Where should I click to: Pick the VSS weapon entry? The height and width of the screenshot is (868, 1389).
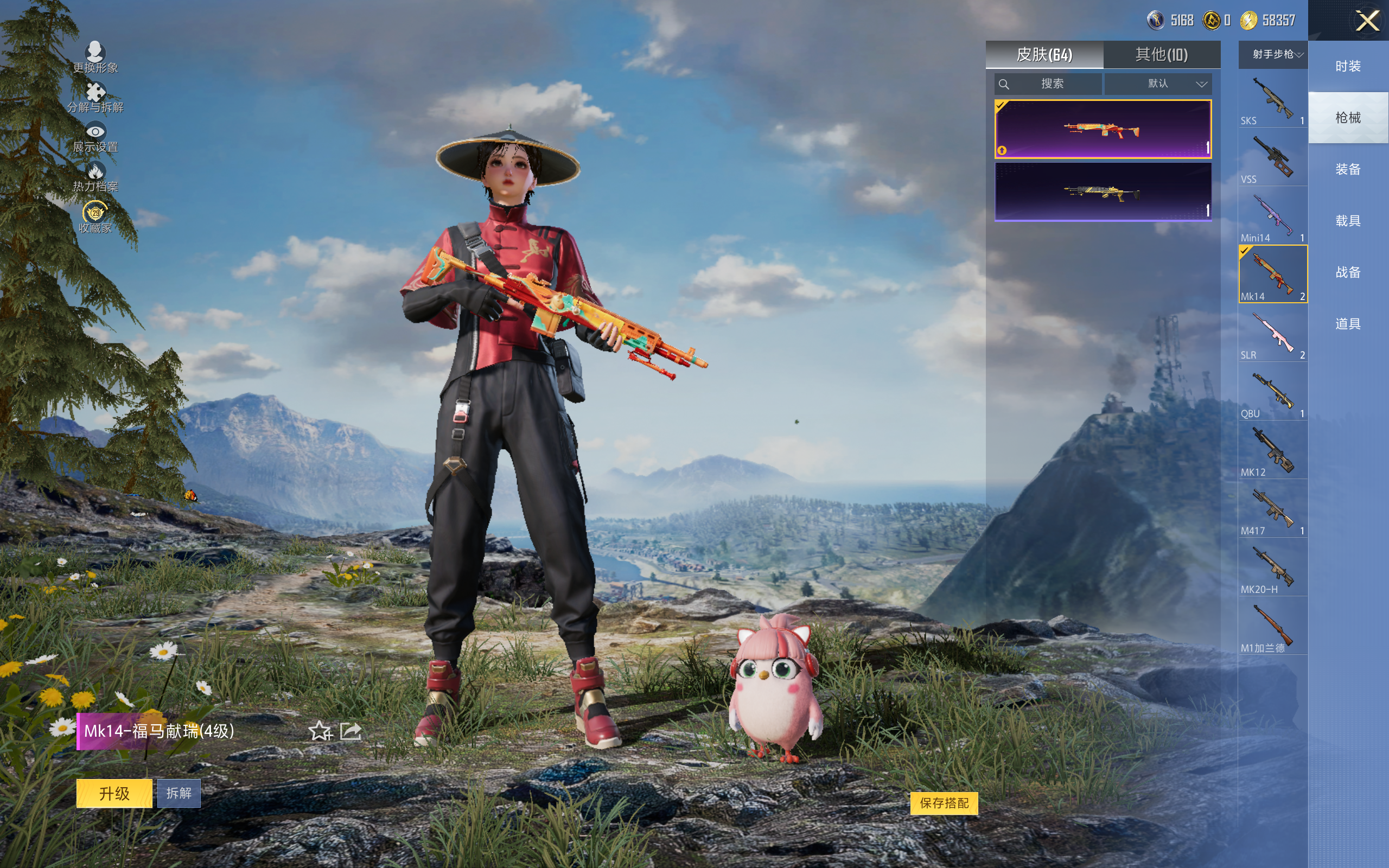[1272, 158]
